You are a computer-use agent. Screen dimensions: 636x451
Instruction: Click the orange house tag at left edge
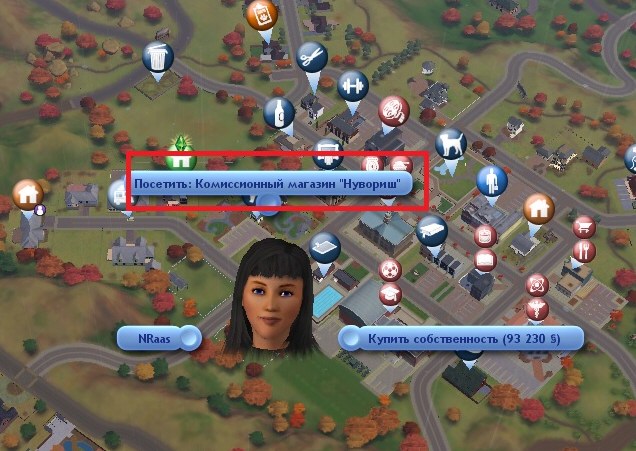[x=27, y=193]
